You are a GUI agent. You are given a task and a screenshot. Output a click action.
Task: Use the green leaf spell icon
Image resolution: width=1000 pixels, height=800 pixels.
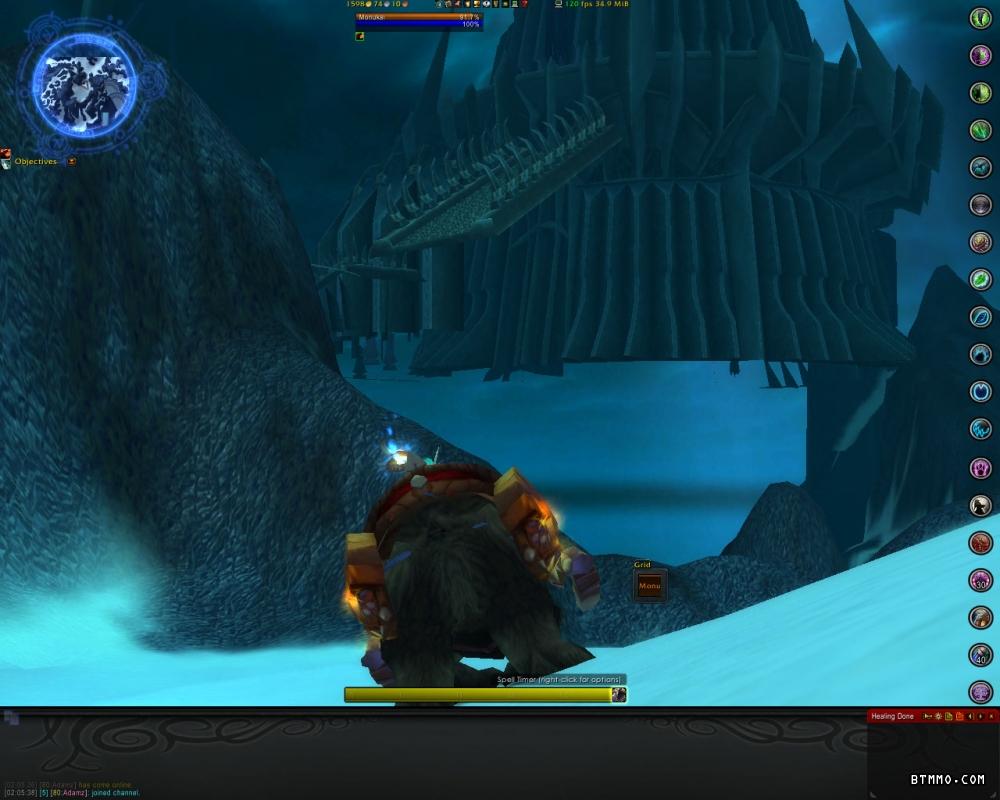[x=981, y=279]
